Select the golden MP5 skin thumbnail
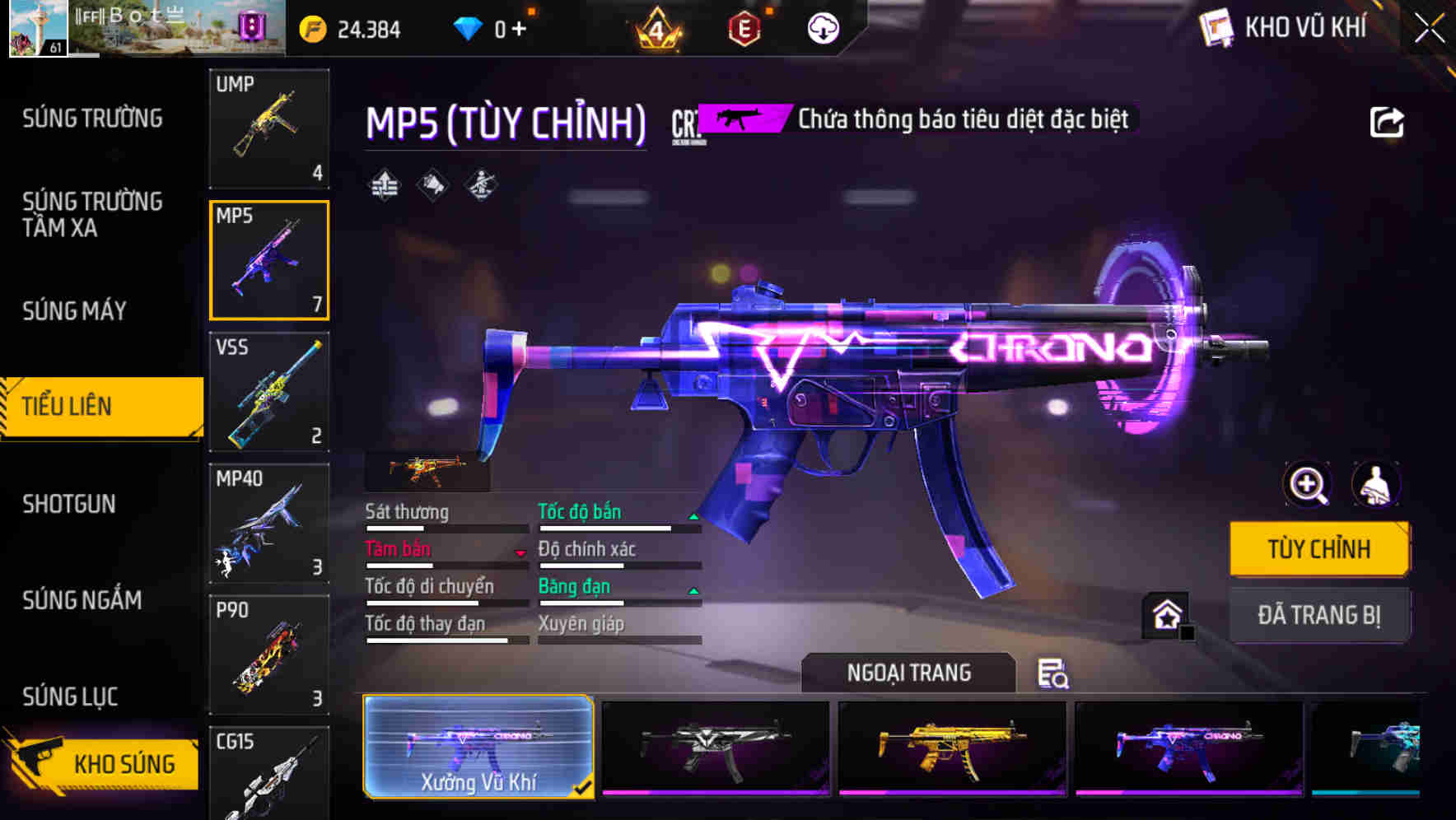Image resolution: width=1456 pixels, height=820 pixels. click(952, 748)
